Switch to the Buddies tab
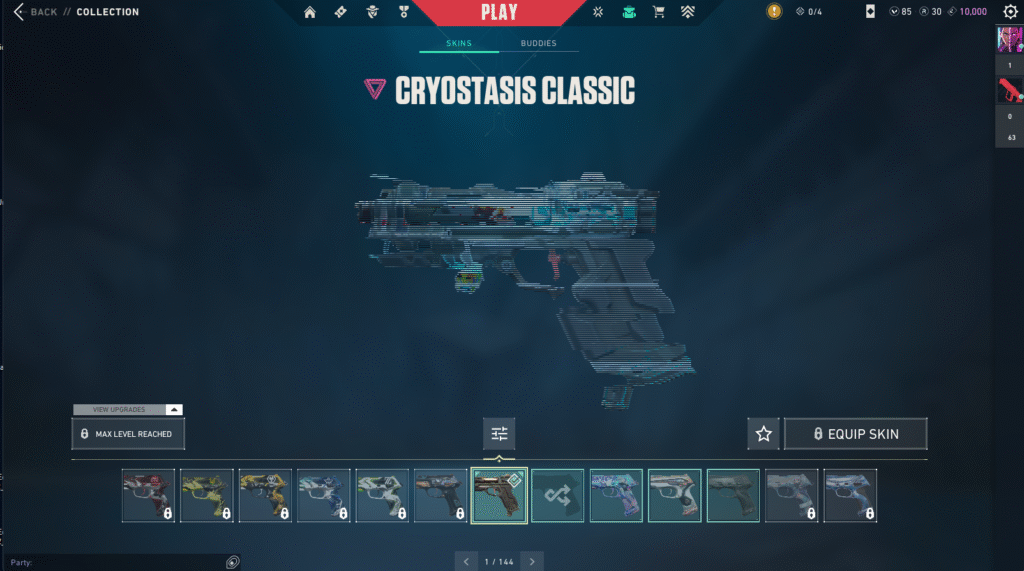The height and width of the screenshot is (571, 1024). click(538, 44)
